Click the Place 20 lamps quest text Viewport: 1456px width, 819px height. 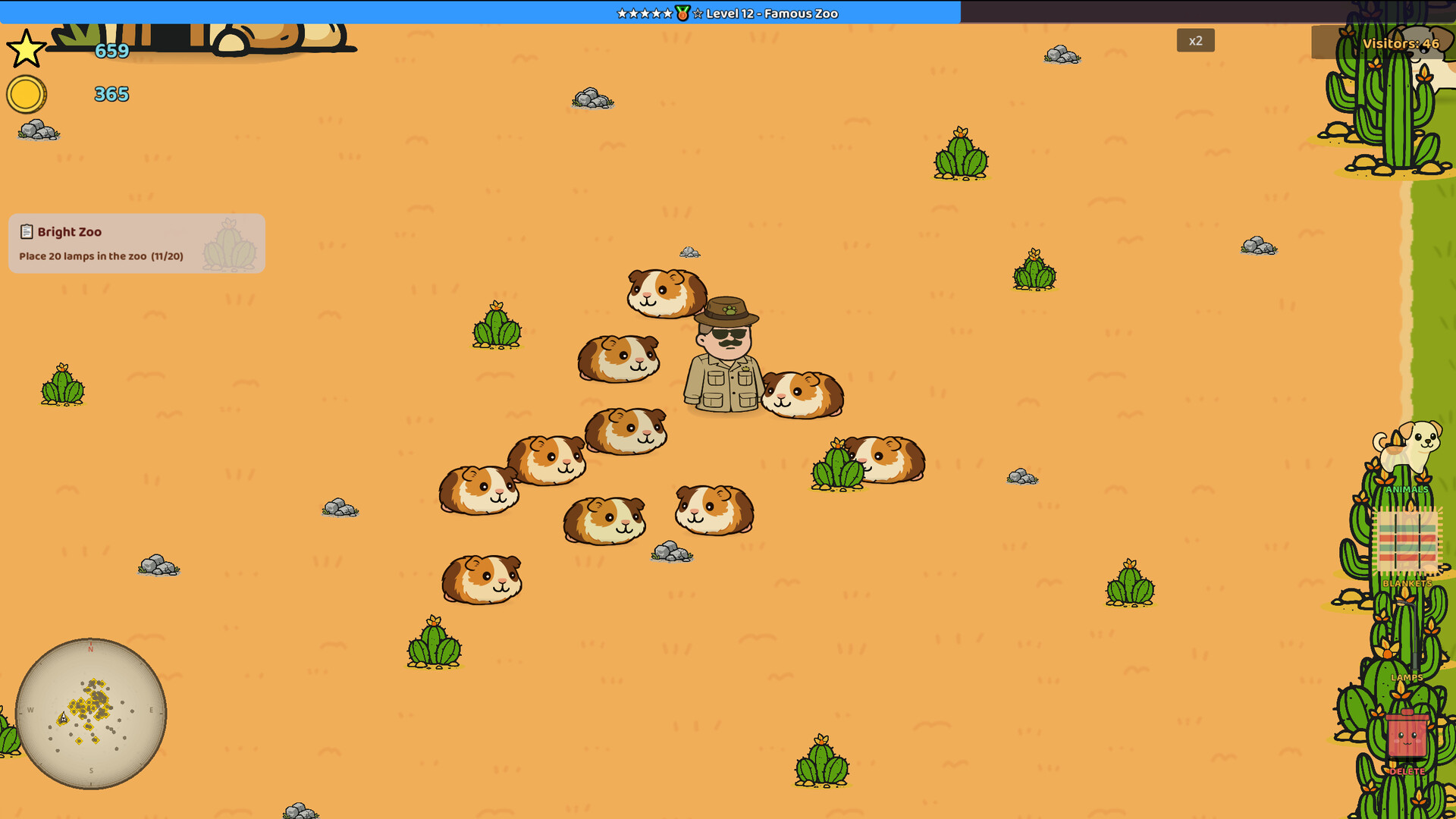point(100,256)
